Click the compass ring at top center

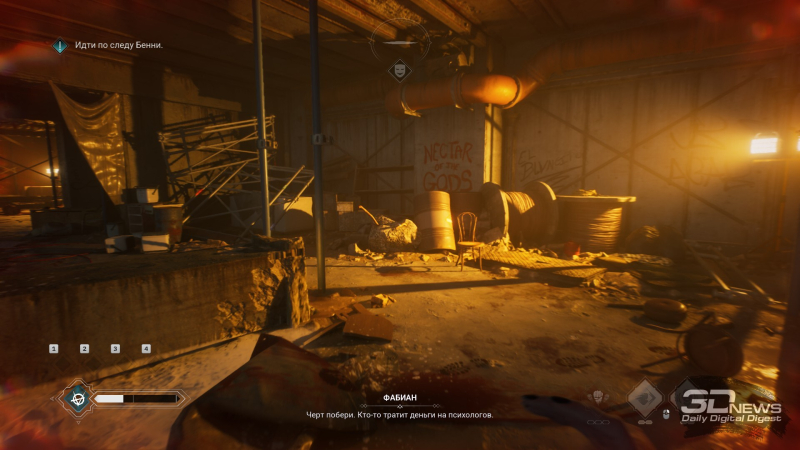pos(400,42)
